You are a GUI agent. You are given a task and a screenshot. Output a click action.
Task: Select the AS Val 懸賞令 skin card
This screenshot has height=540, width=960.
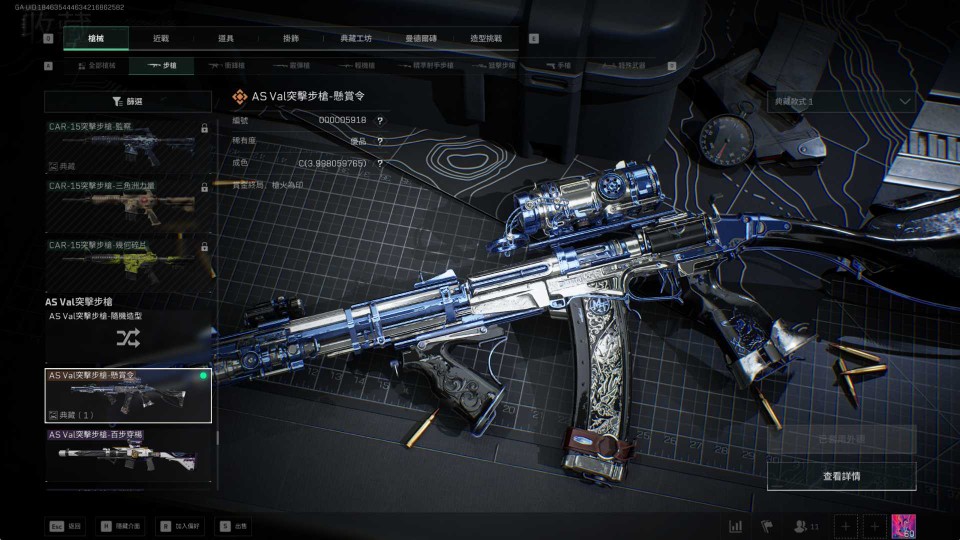tap(128, 395)
